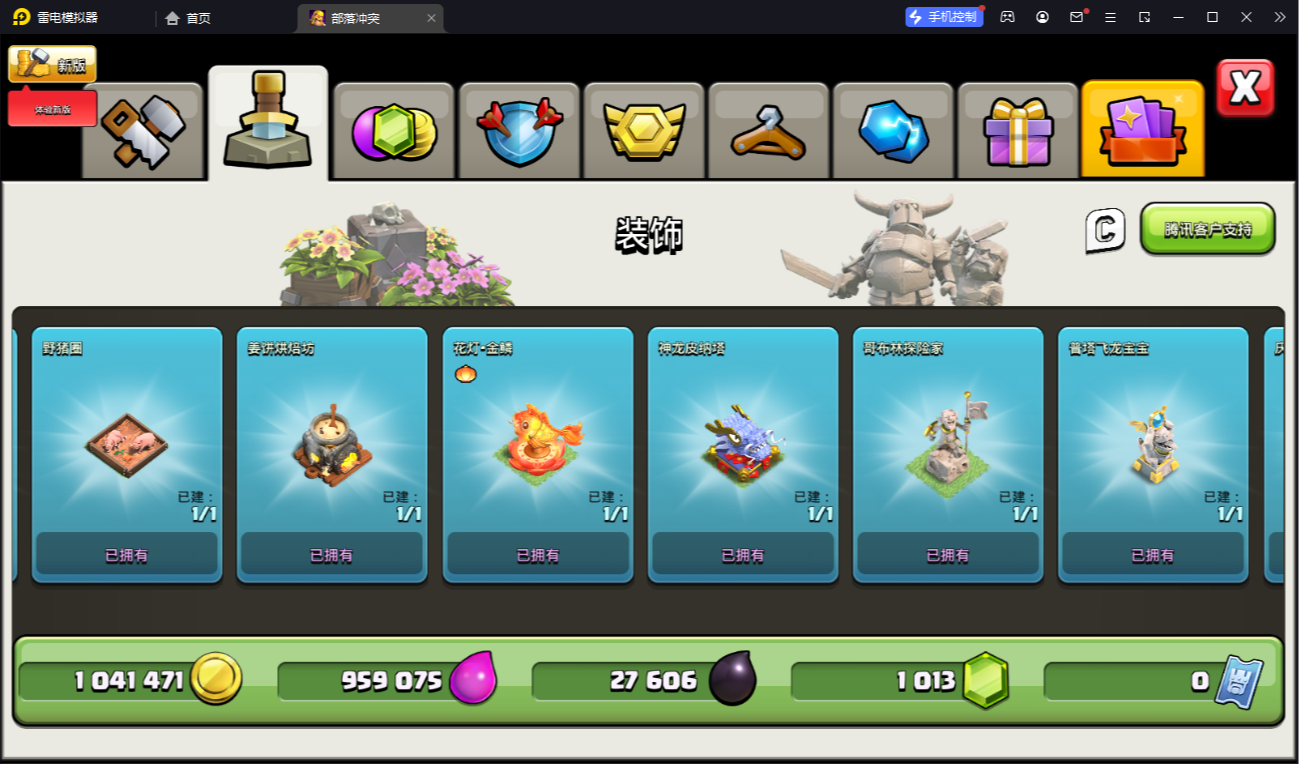Image resolution: width=1299 pixels, height=764 pixels.
Task: Close the shop with the red X
Action: click(x=1245, y=88)
